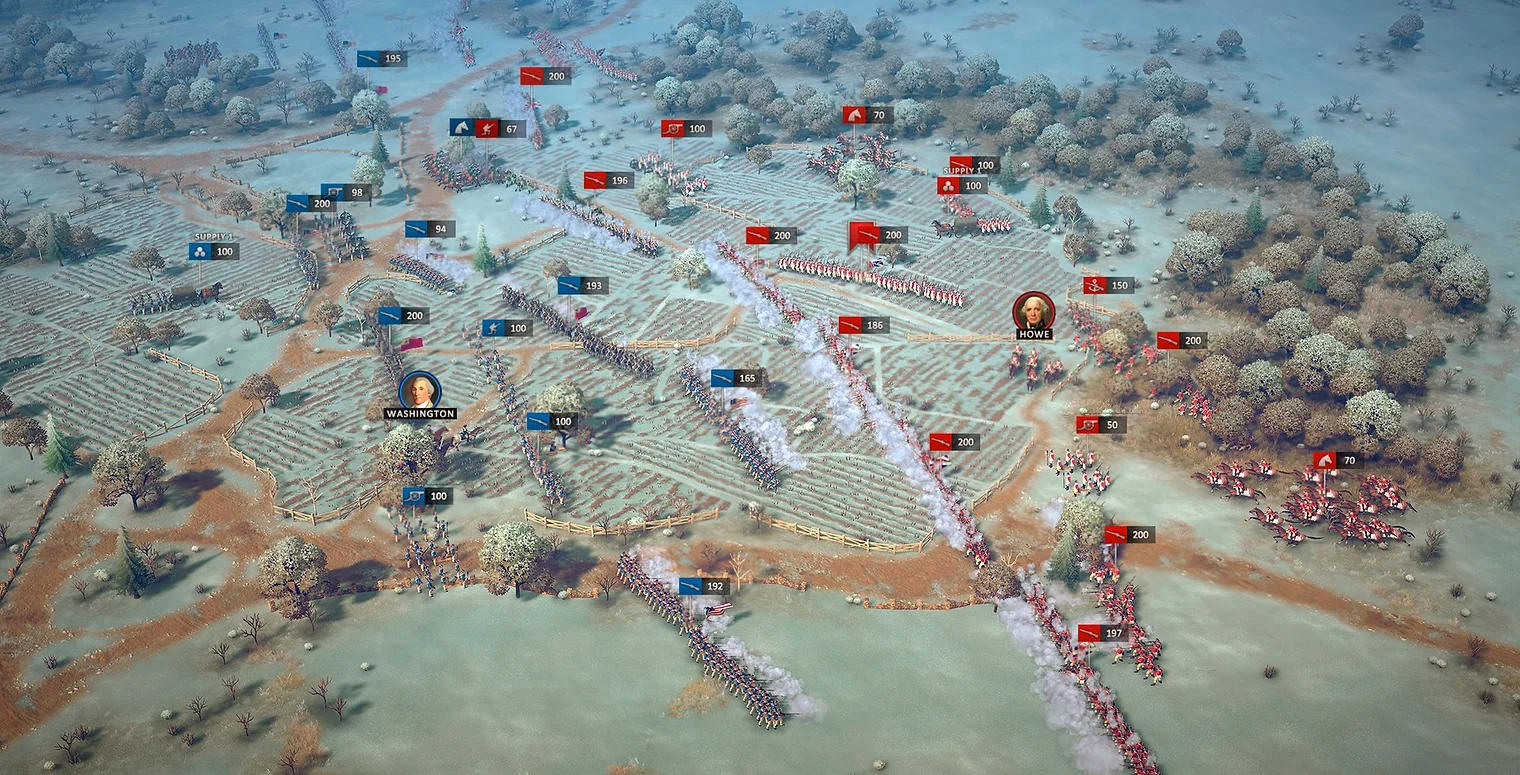Select the red skirmisher banner showing 150
The height and width of the screenshot is (775, 1520).
[1105, 285]
